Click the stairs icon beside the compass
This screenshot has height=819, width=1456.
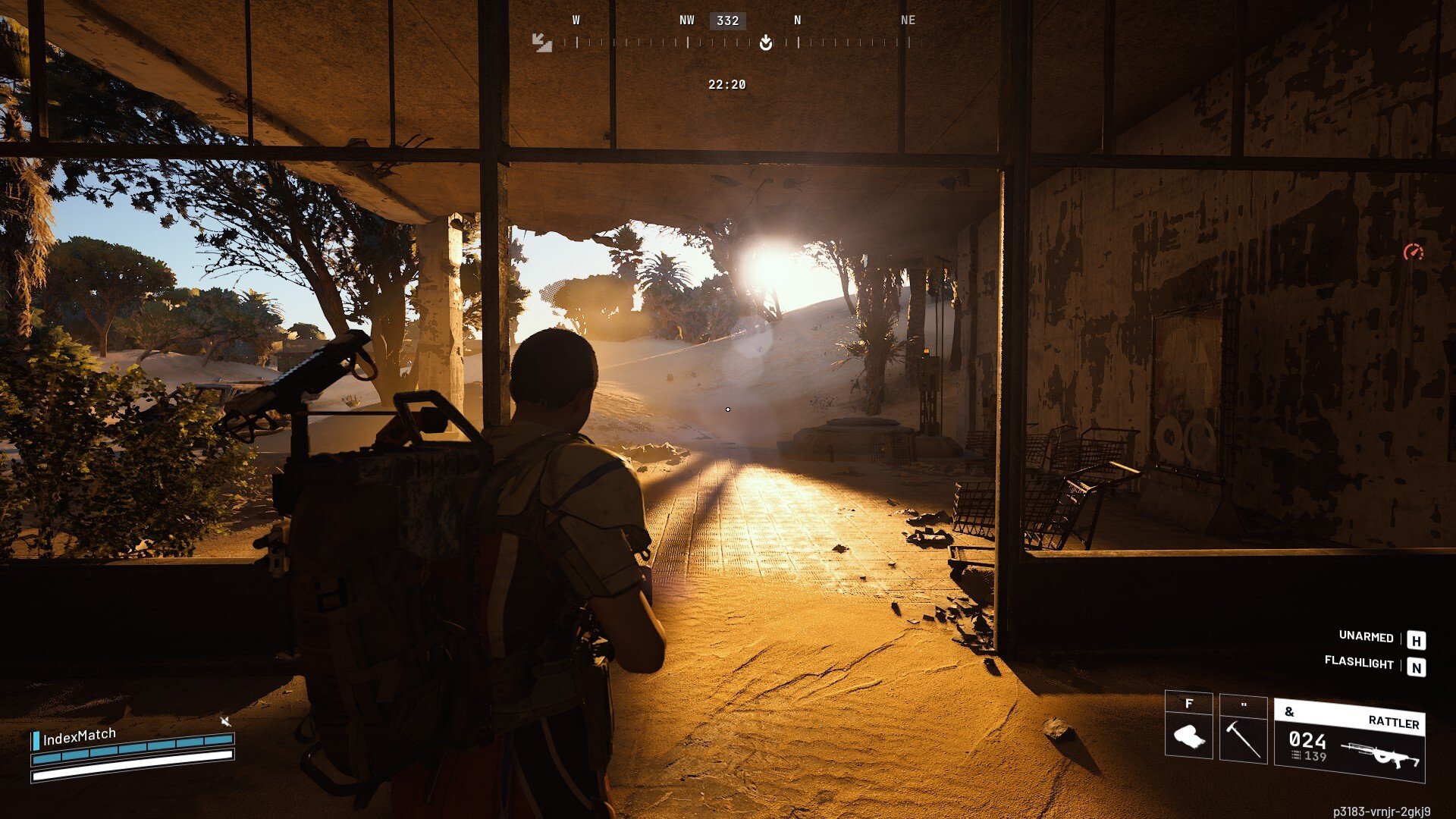(x=541, y=42)
